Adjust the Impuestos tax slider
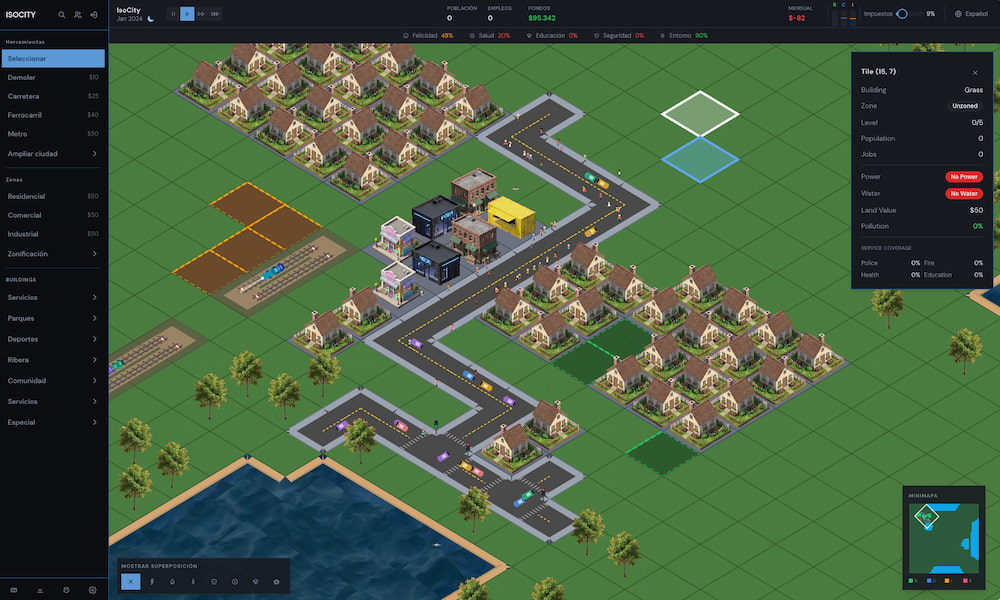 coord(902,14)
